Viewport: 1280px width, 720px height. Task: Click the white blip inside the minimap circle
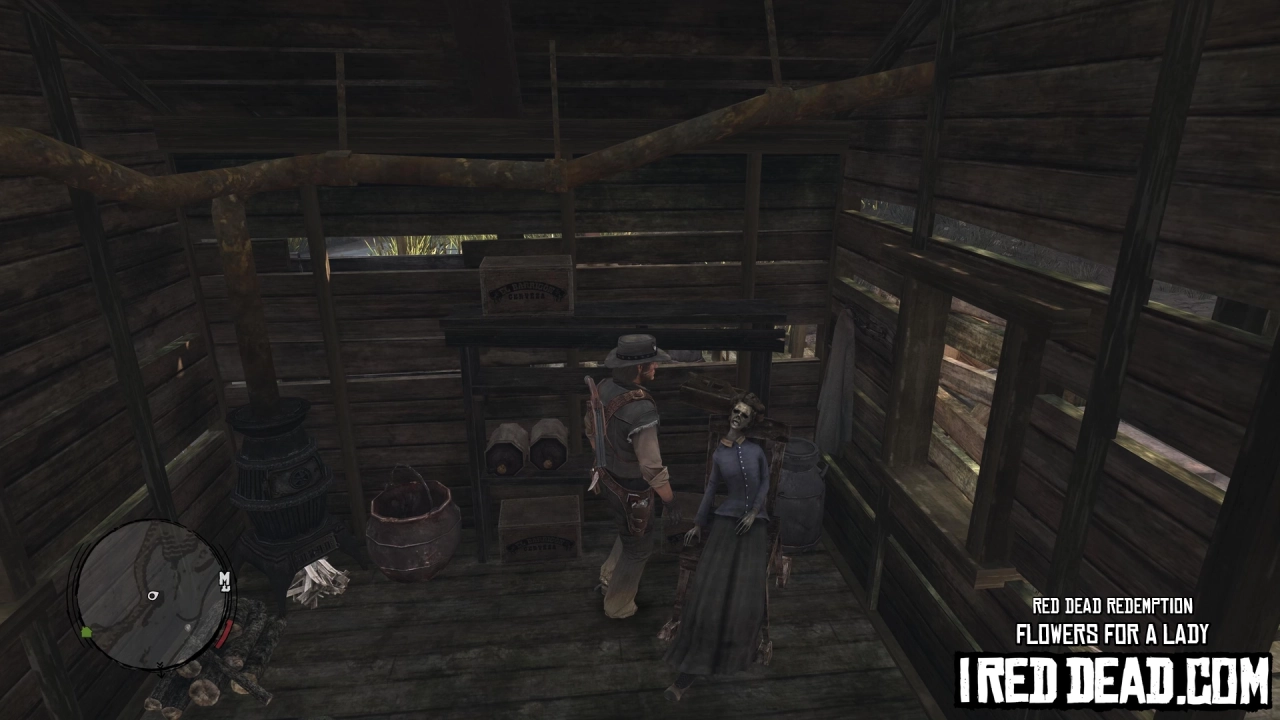click(188, 628)
